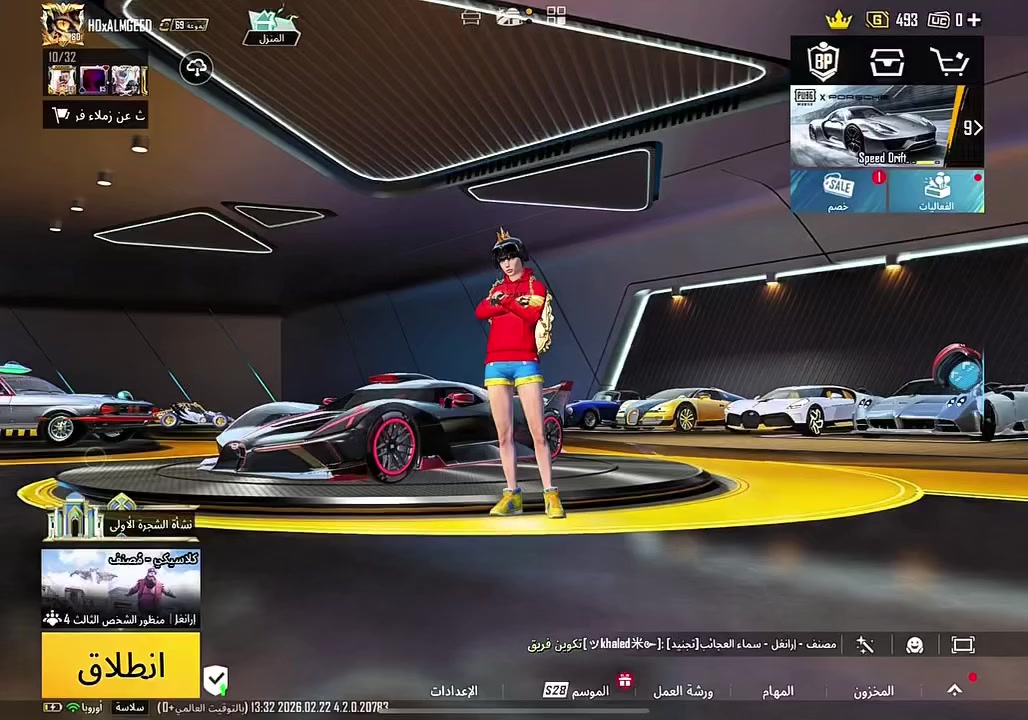Open the player profile avatar
1028x720 pixels.
(62, 24)
